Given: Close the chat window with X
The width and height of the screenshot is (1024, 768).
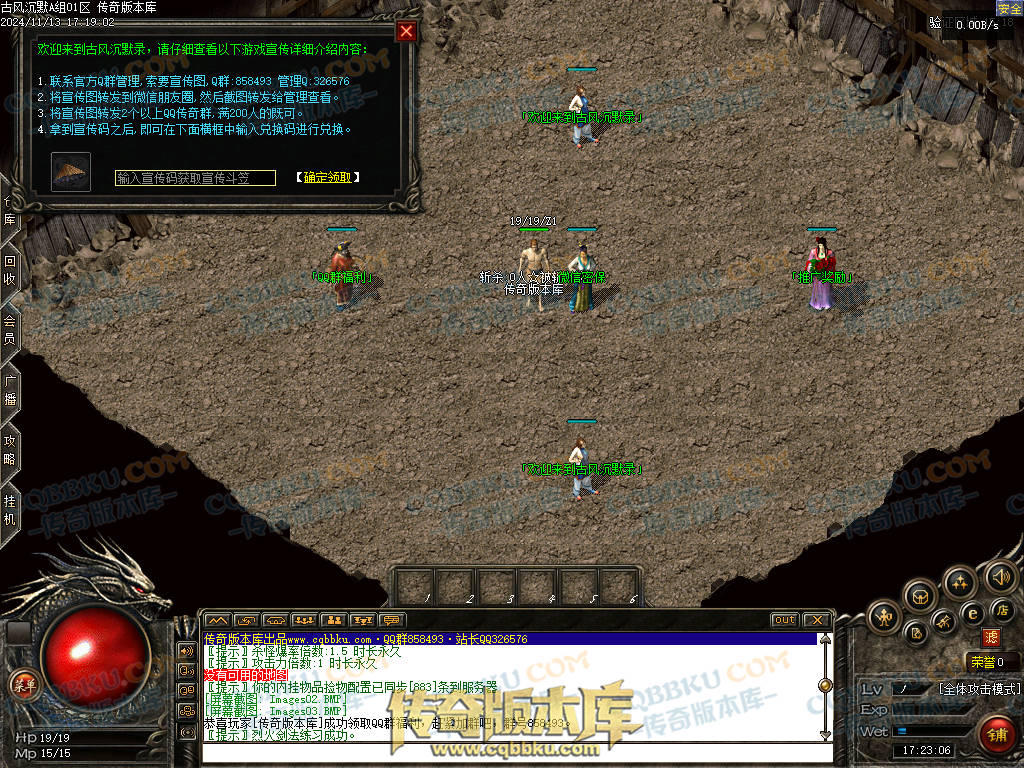Looking at the screenshot, I should pos(816,620).
